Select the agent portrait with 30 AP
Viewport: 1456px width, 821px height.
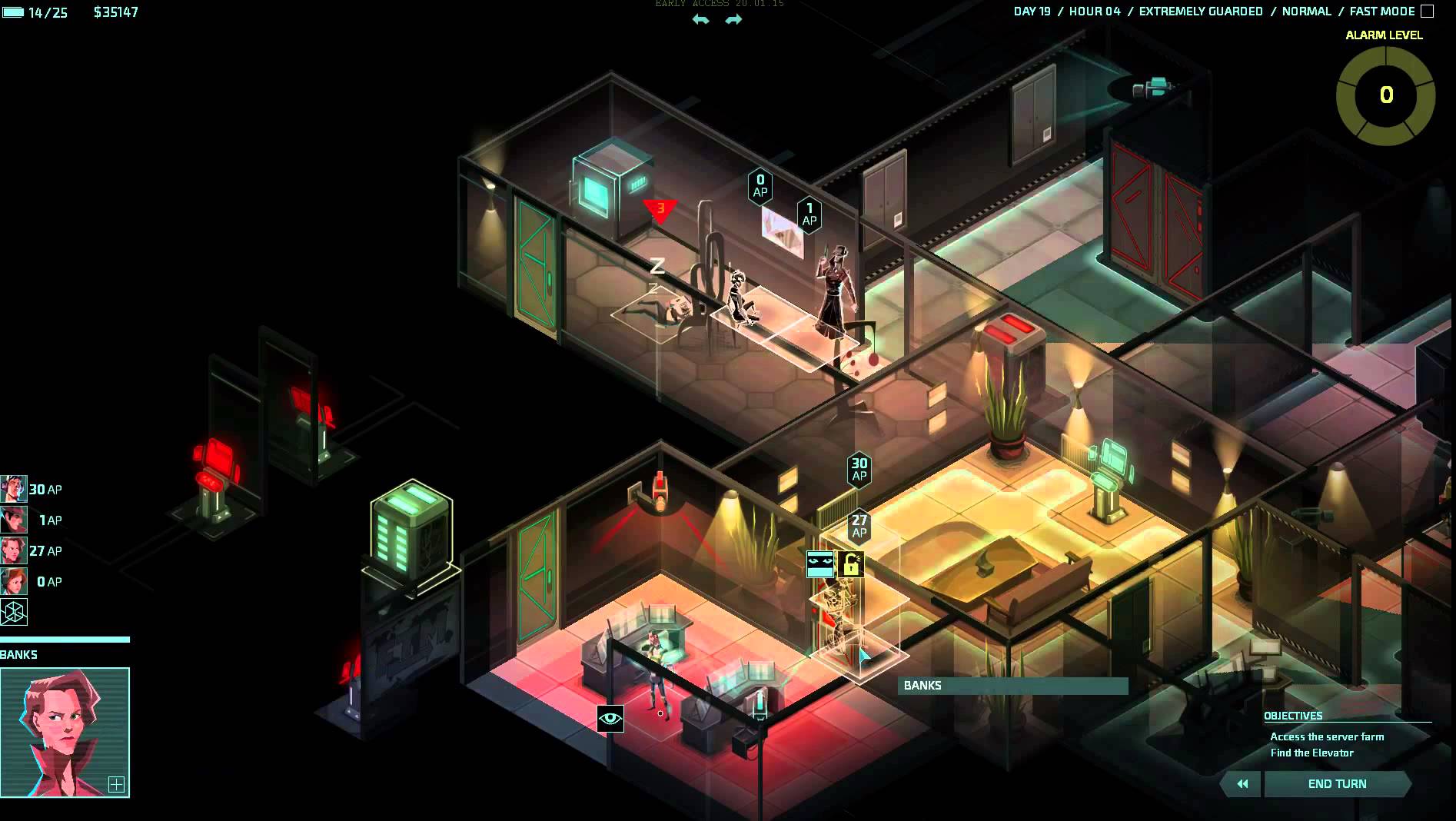[x=13, y=489]
